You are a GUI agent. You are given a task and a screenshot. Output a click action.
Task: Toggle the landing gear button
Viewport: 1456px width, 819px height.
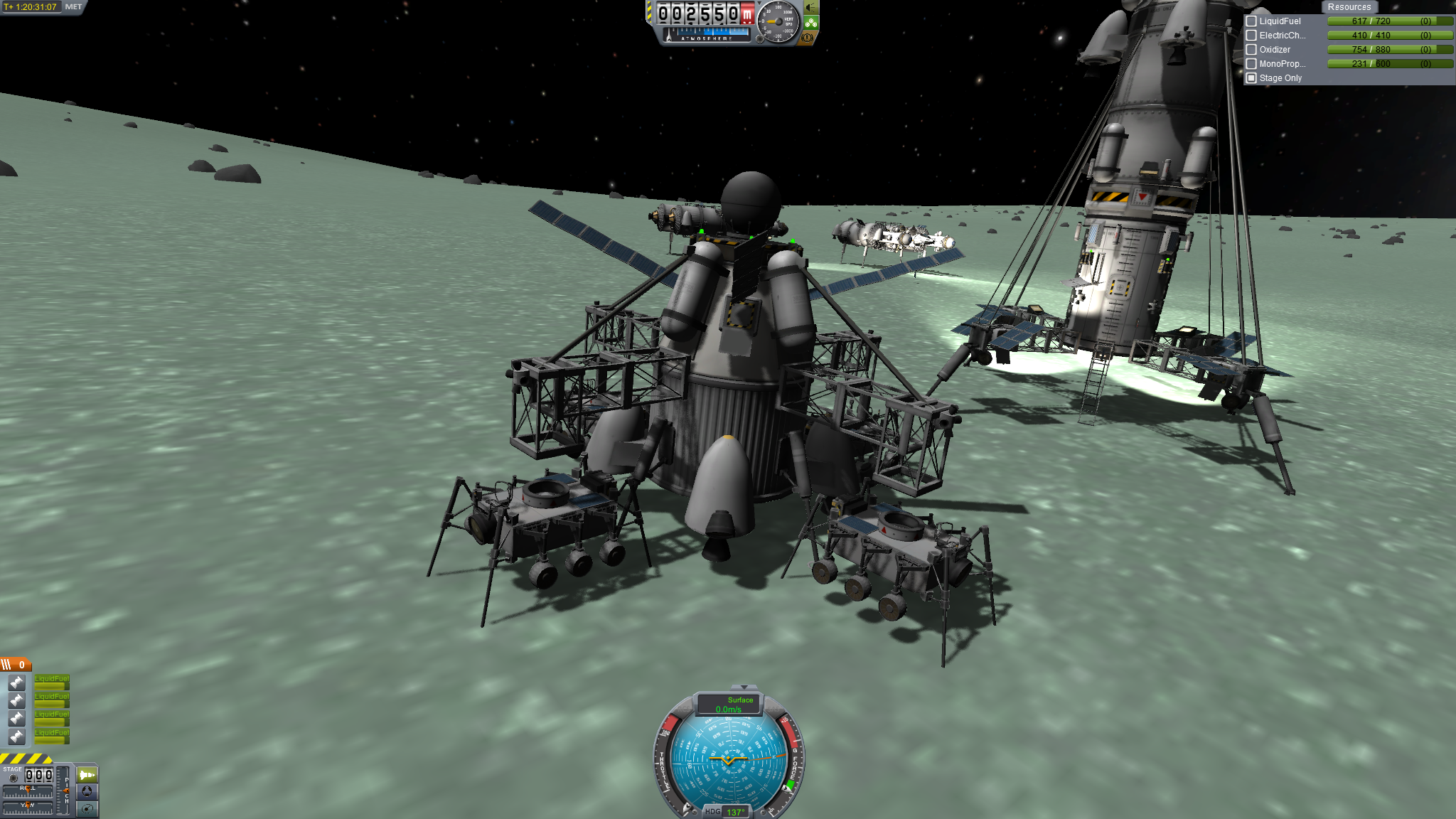[810, 23]
